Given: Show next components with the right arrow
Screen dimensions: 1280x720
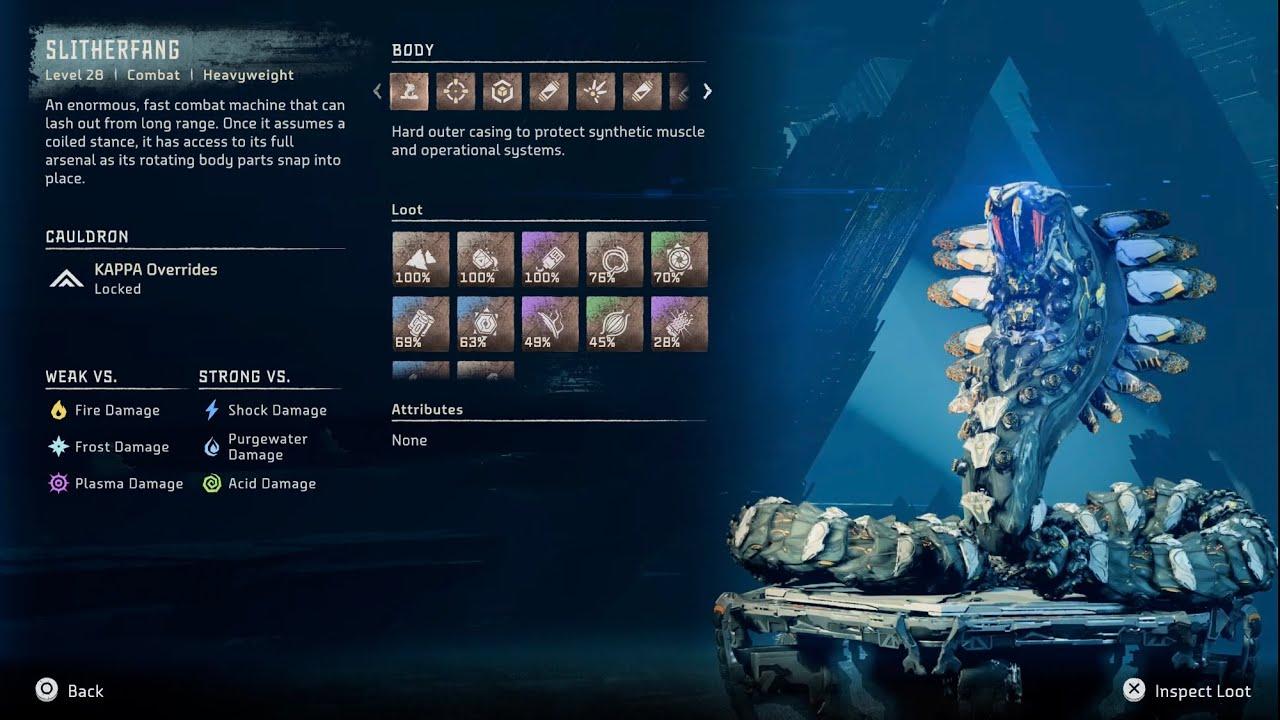Looking at the screenshot, I should coord(708,92).
